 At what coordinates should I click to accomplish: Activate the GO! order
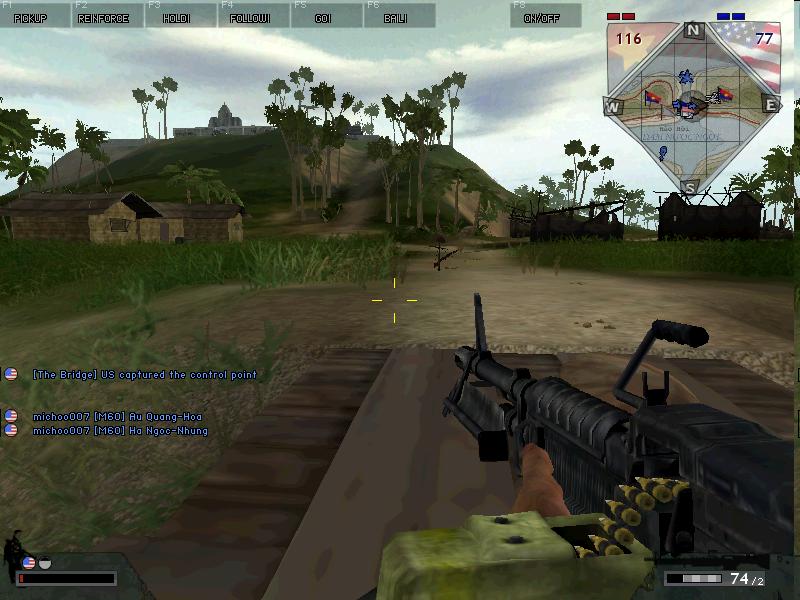click(327, 15)
